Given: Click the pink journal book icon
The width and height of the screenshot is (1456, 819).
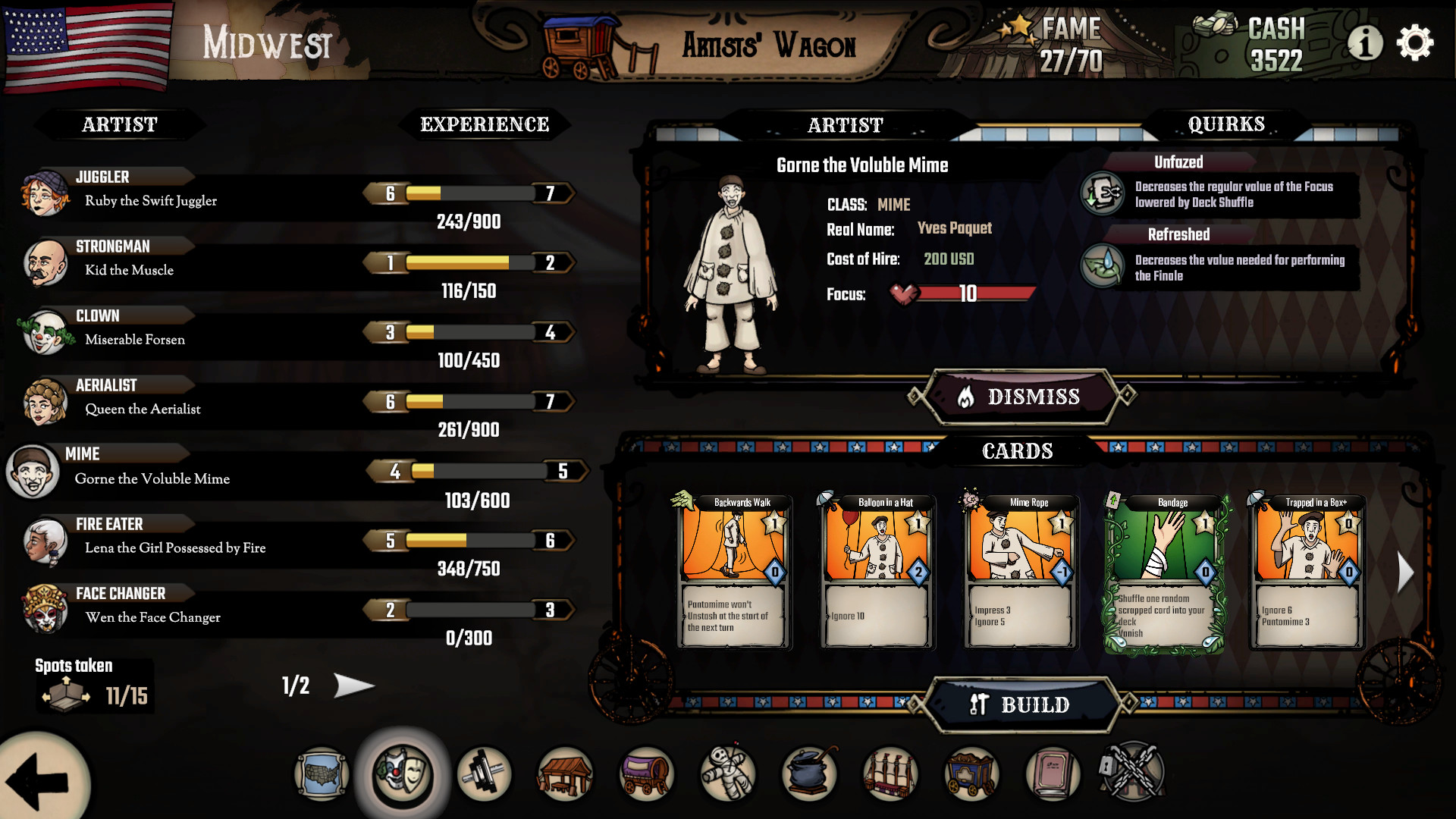Looking at the screenshot, I should tap(1053, 775).
